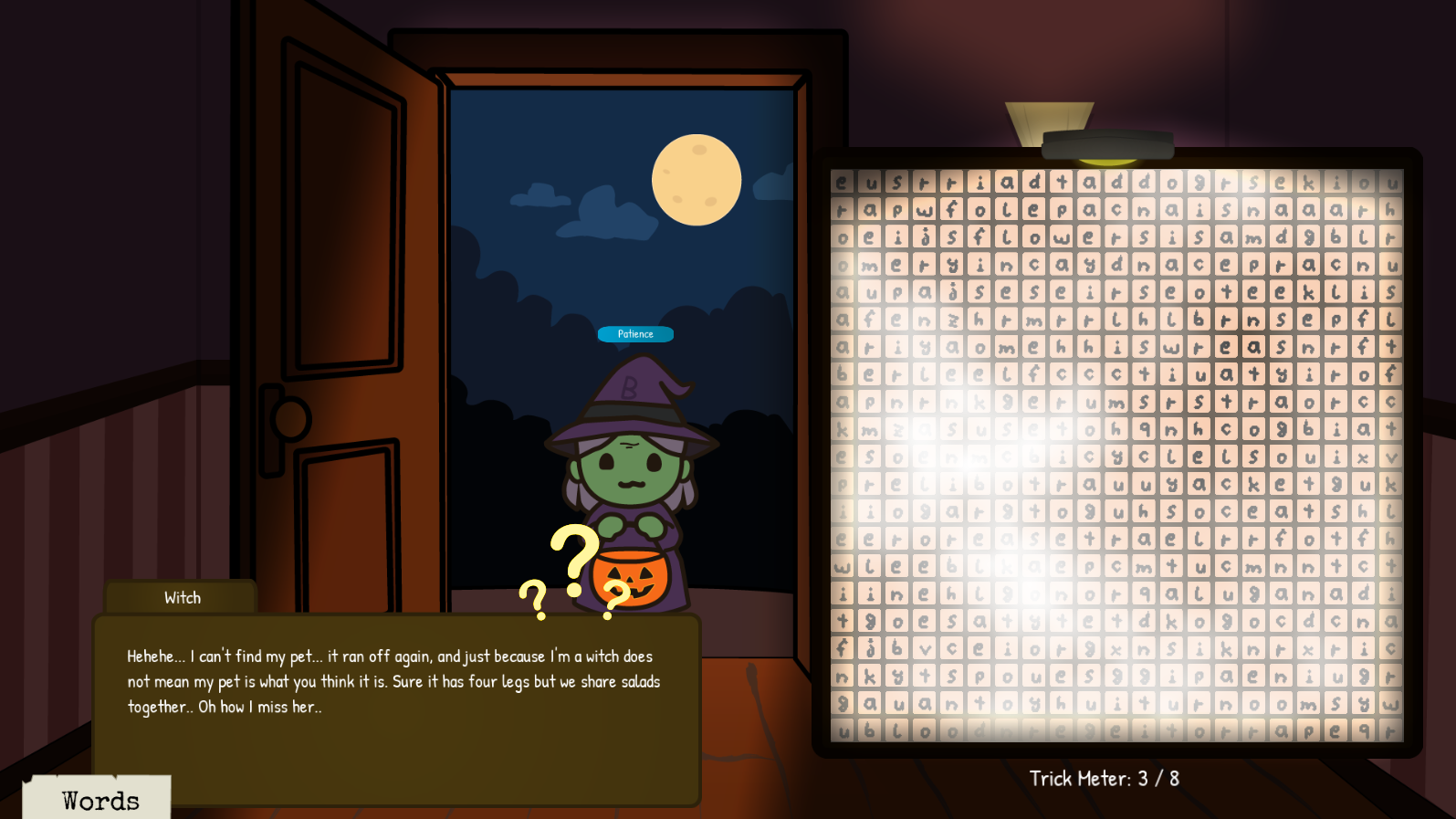Click the full moon in the night sky
Viewport: 1456px width, 819px height.
[x=697, y=177]
